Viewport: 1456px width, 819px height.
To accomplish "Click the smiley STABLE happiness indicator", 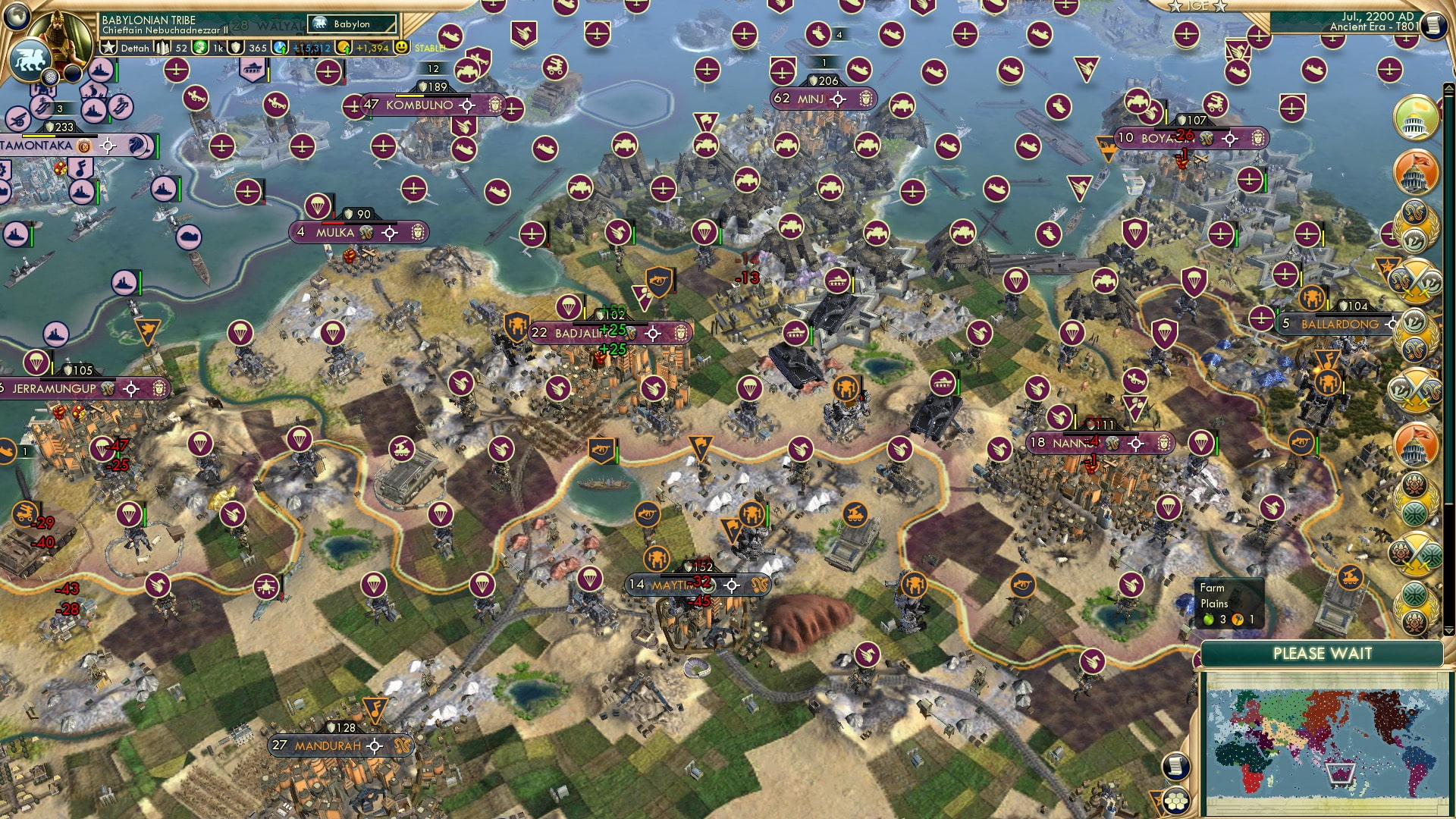I will pos(404,49).
